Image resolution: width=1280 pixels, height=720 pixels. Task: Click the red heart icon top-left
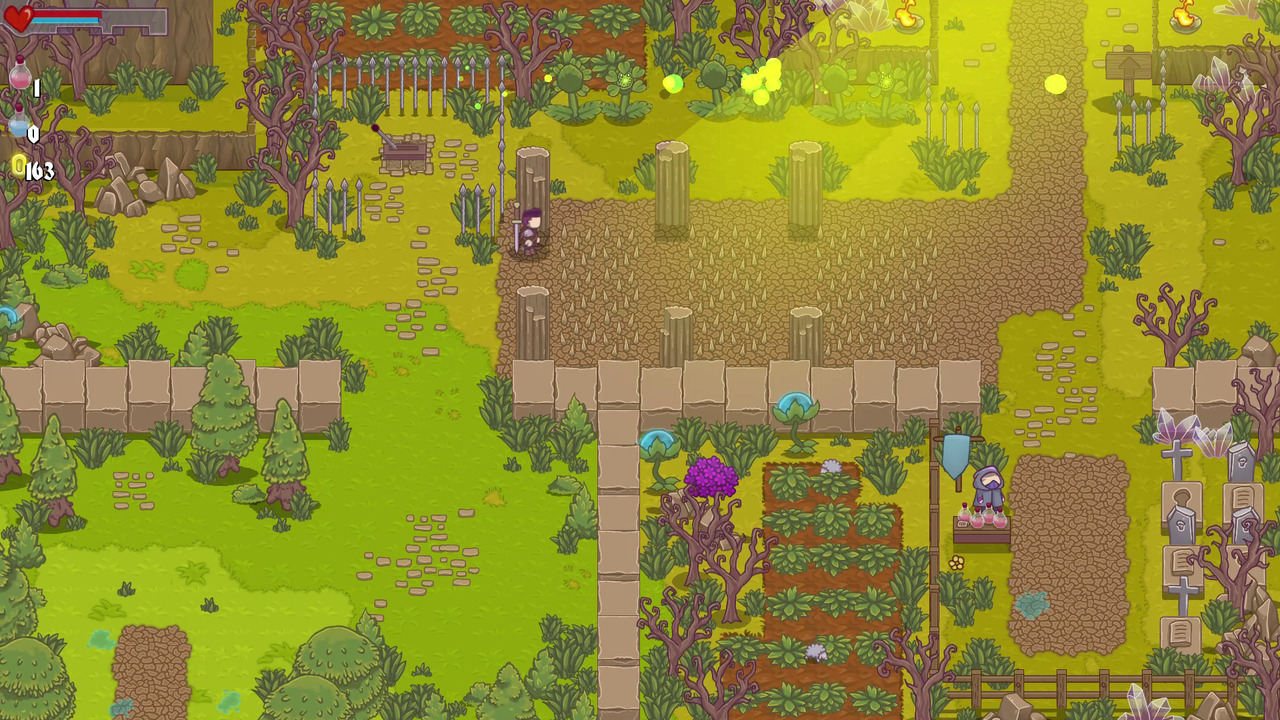pos(22,15)
